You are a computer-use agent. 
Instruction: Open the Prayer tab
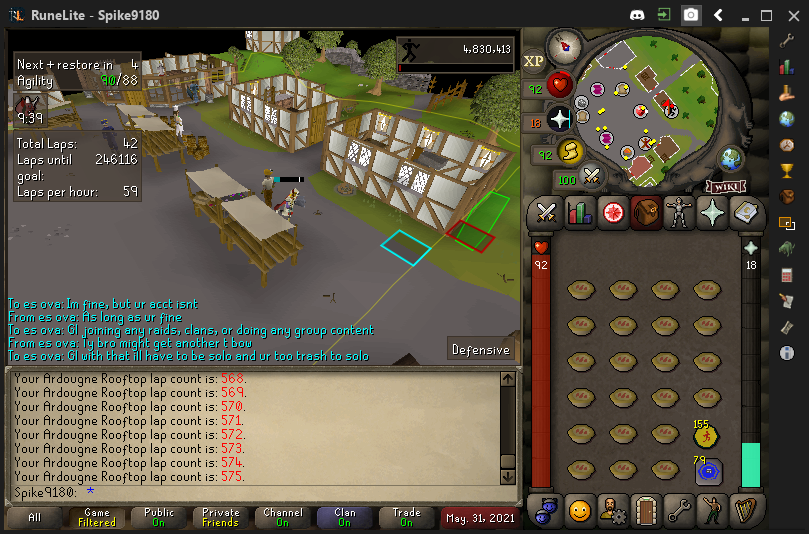pyautogui.click(x=711, y=212)
